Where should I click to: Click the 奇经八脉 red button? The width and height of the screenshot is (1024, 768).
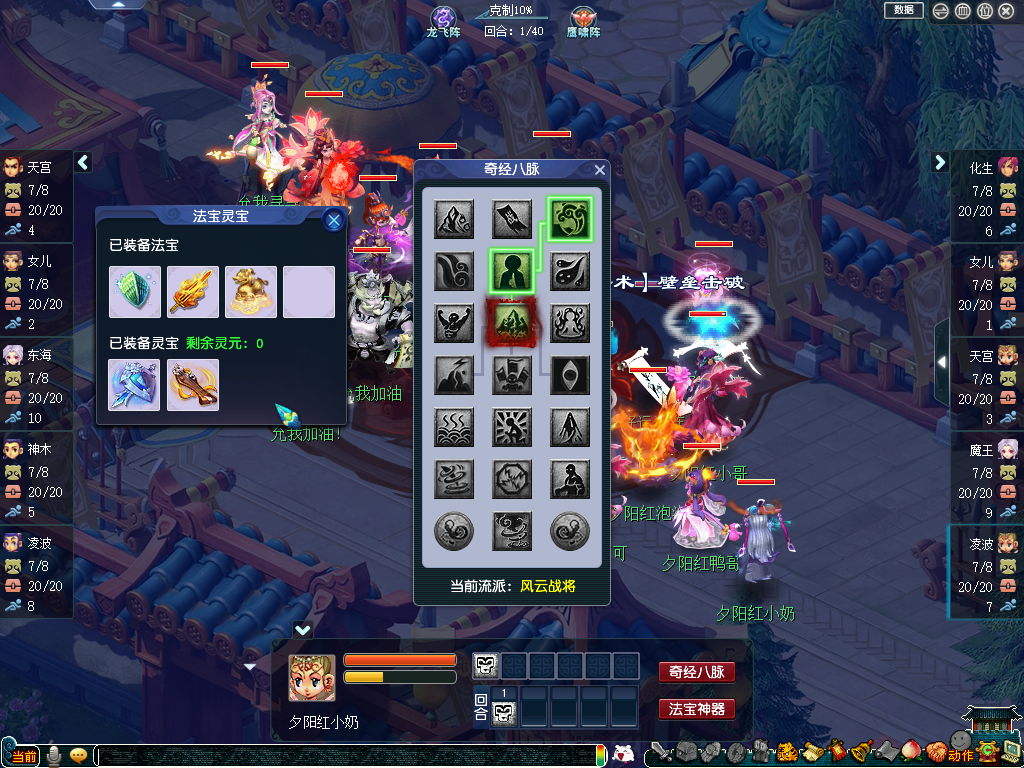pyautogui.click(x=696, y=672)
